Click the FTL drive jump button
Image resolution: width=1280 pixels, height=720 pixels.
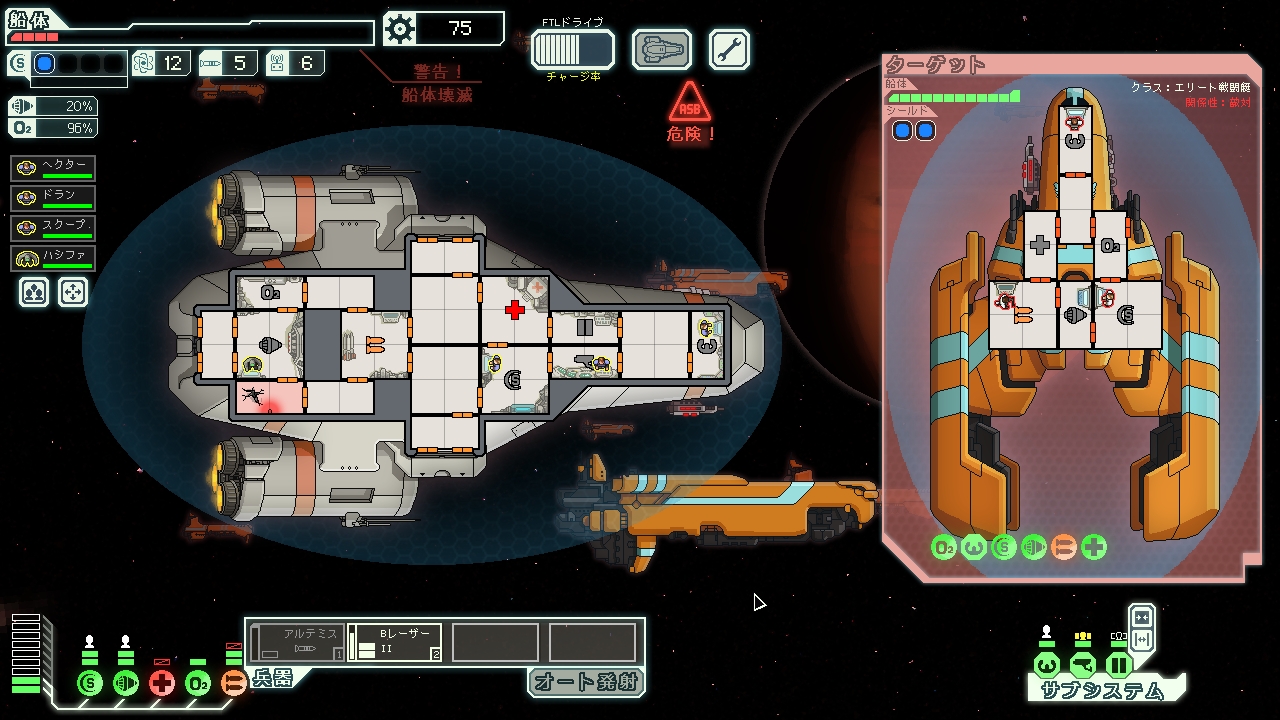tap(572, 49)
